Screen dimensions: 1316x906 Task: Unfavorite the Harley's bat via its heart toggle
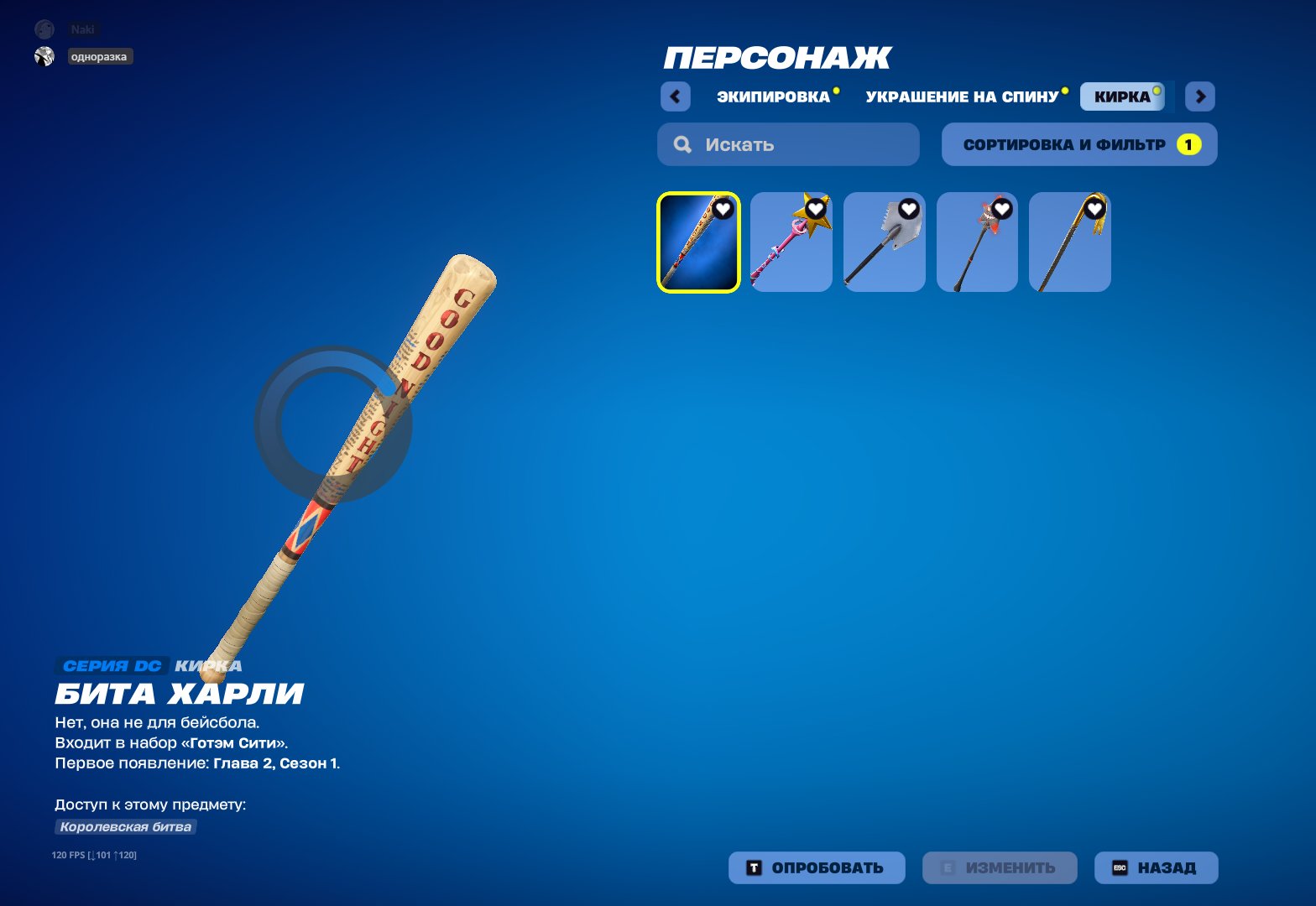pos(723,210)
